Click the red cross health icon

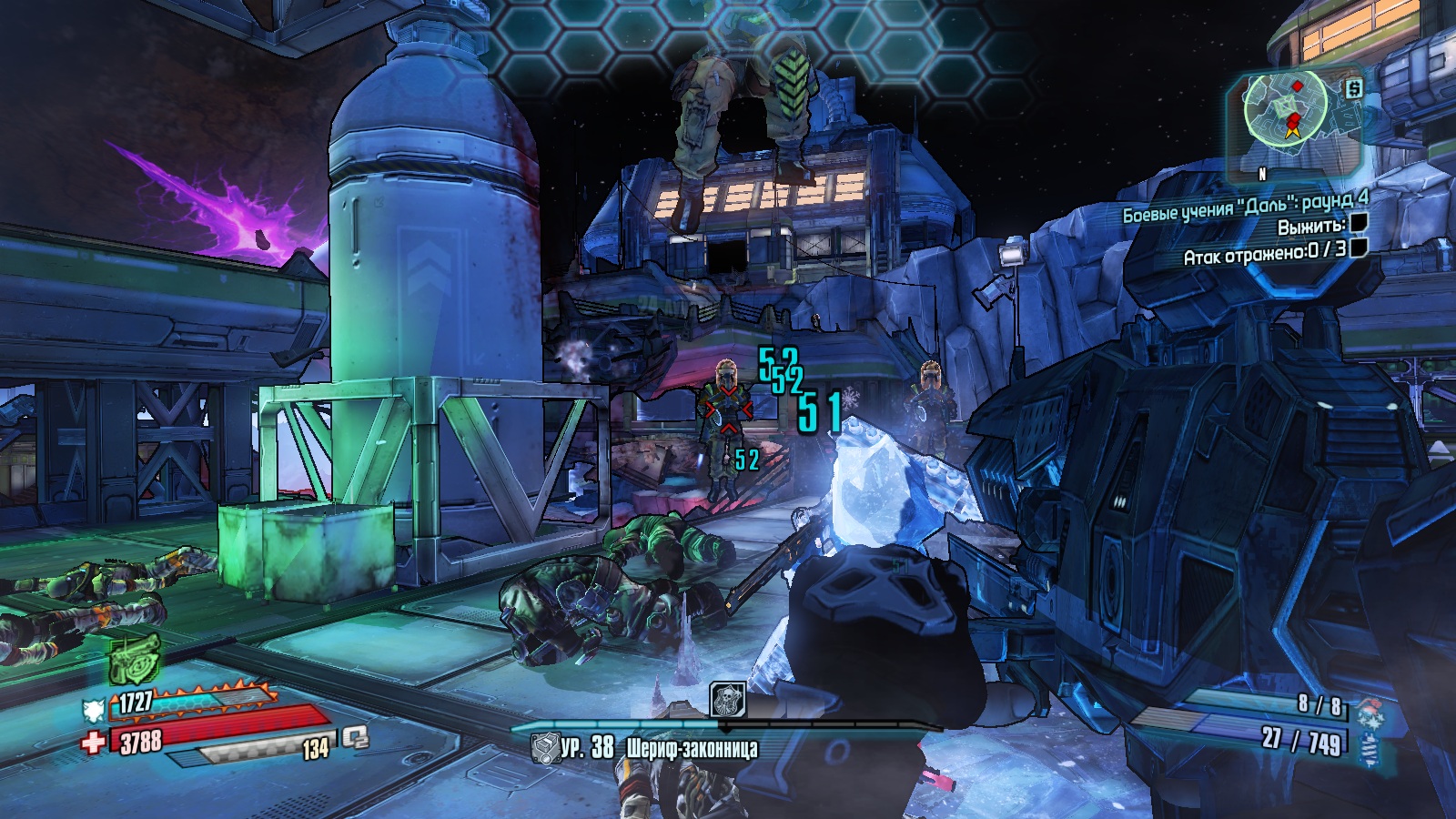click(x=92, y=743)
